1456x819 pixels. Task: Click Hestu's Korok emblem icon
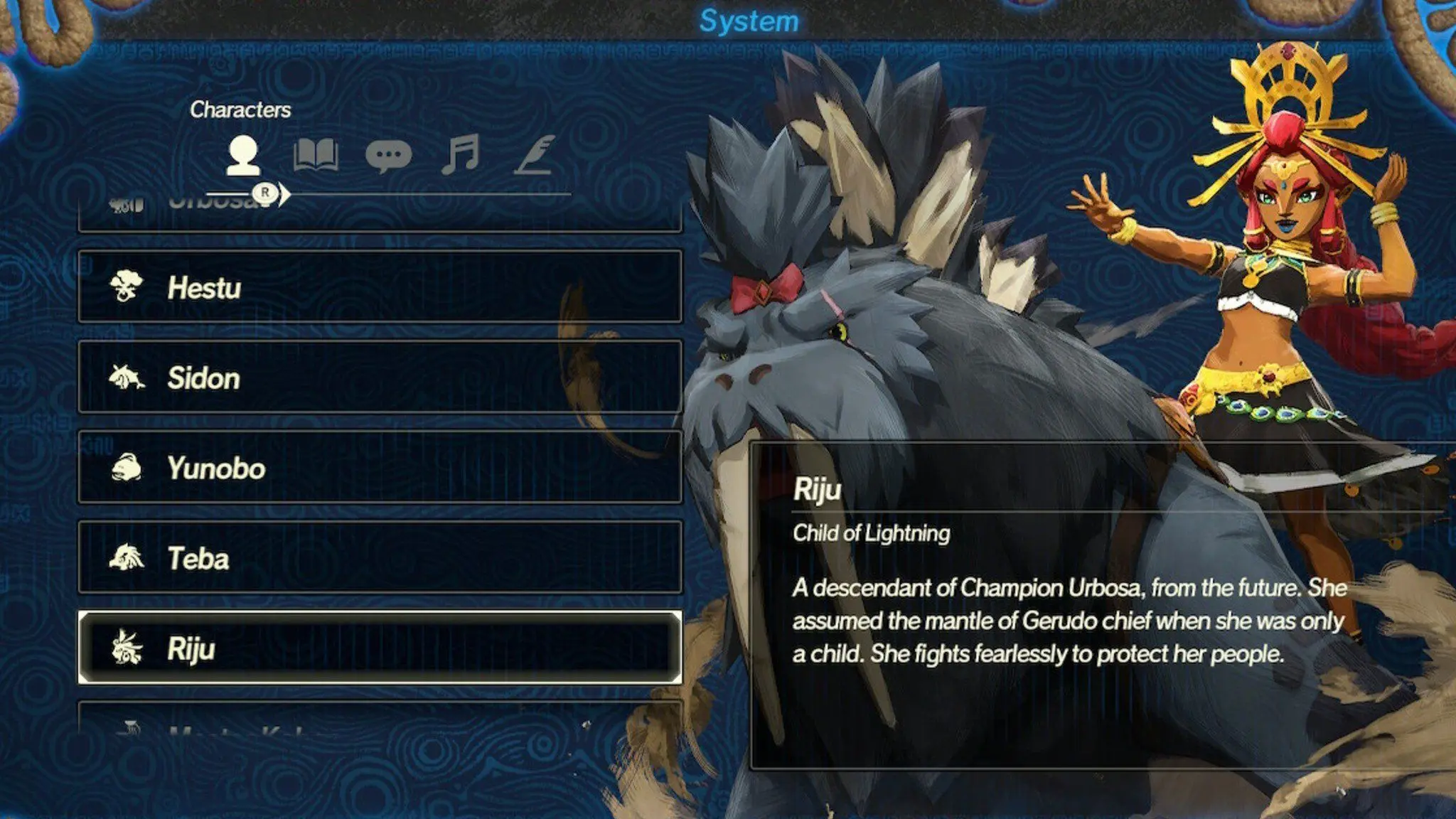click(129, 288)
